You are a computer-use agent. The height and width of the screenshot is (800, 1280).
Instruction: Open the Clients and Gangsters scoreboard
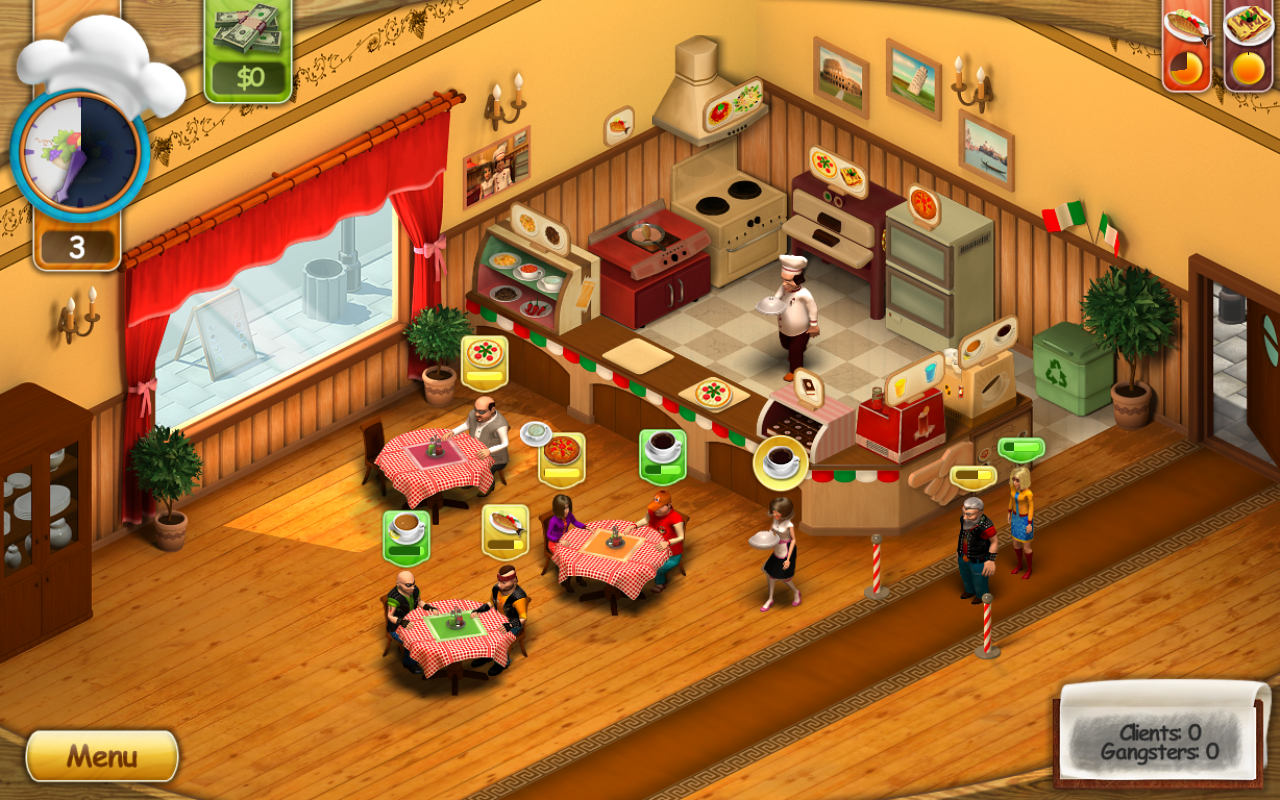[1158, 738]
